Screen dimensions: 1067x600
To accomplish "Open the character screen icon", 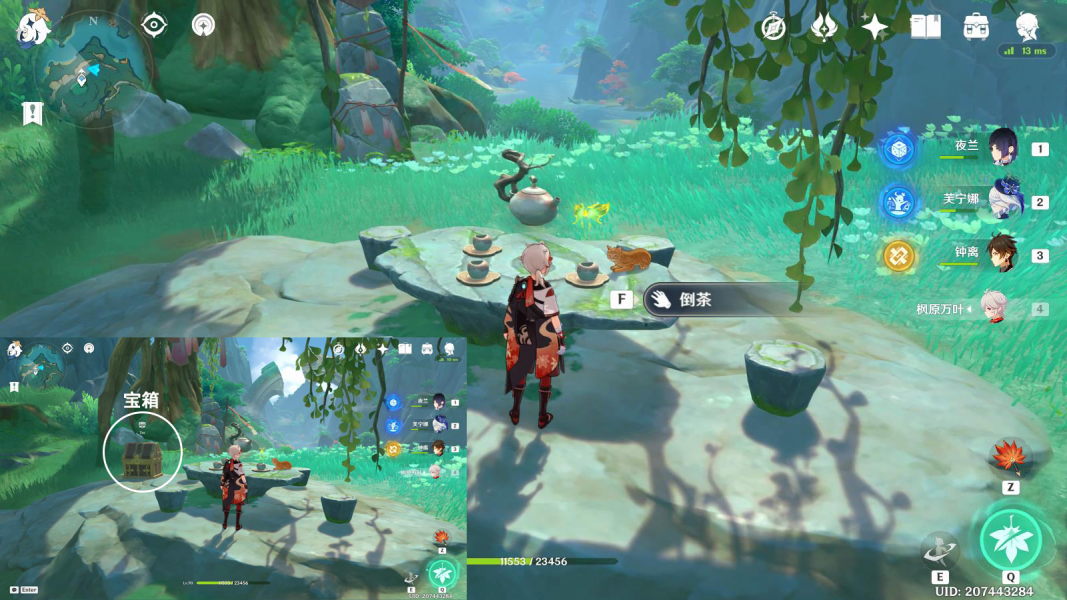I will [x=1027, y=27].
